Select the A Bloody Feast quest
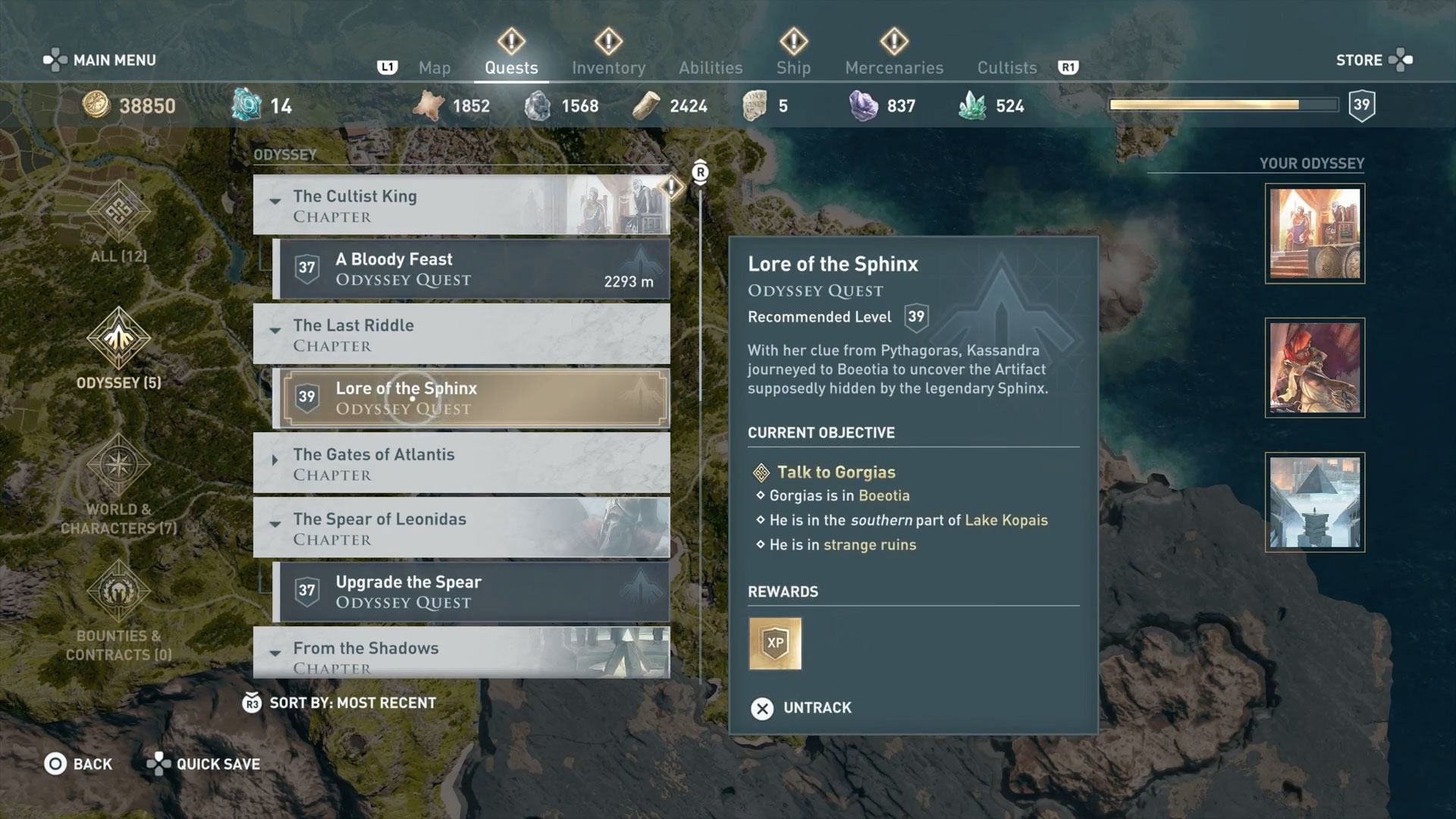The image size is (1456, 819). pyautogui.click(x=472, y=269)
